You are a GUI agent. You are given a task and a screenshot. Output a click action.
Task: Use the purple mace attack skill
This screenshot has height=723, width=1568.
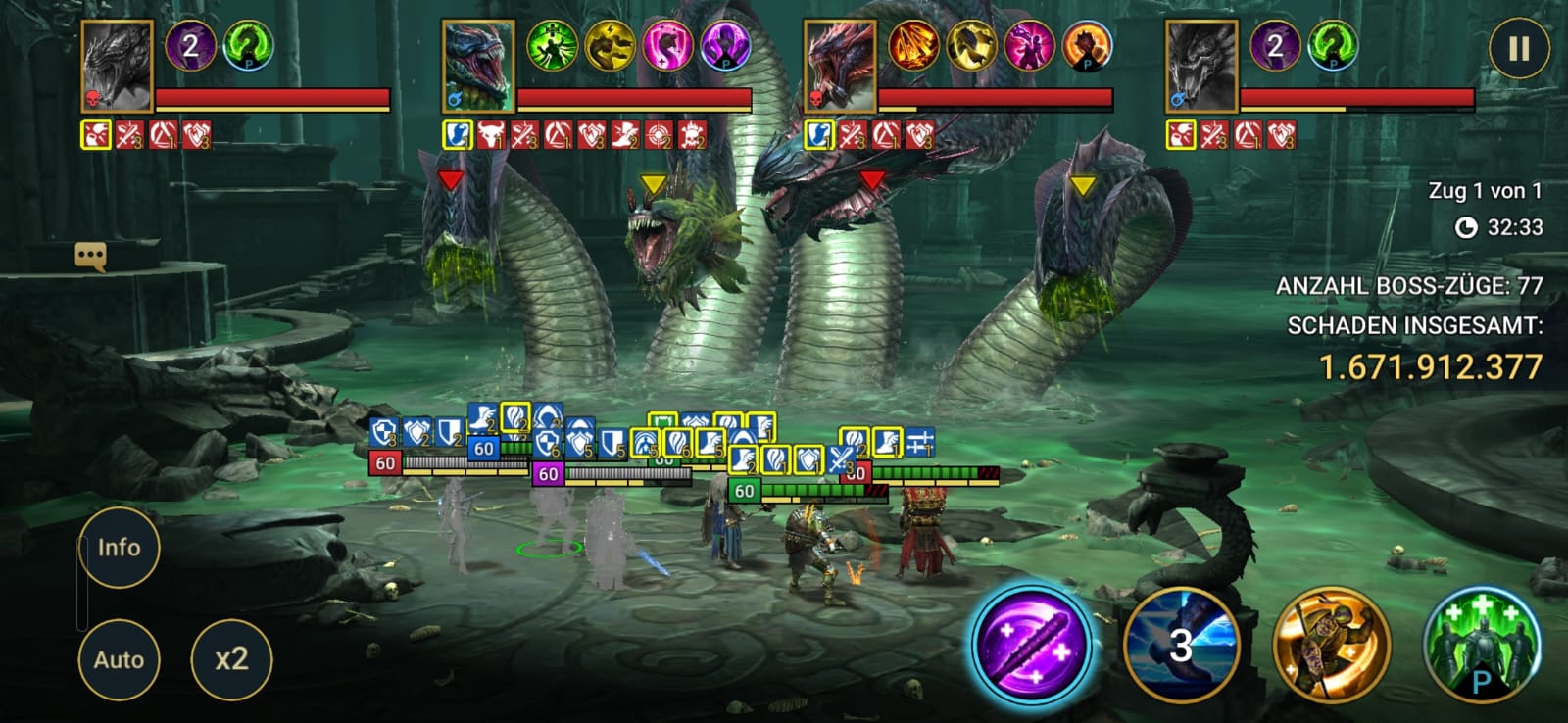(x=1031, y=644)
